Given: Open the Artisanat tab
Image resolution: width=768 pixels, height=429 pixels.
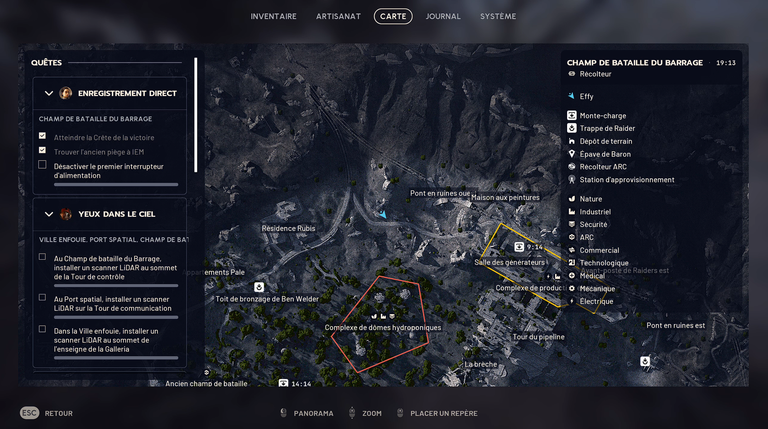Looking at the screenshot, I should [x=338, y=16].
